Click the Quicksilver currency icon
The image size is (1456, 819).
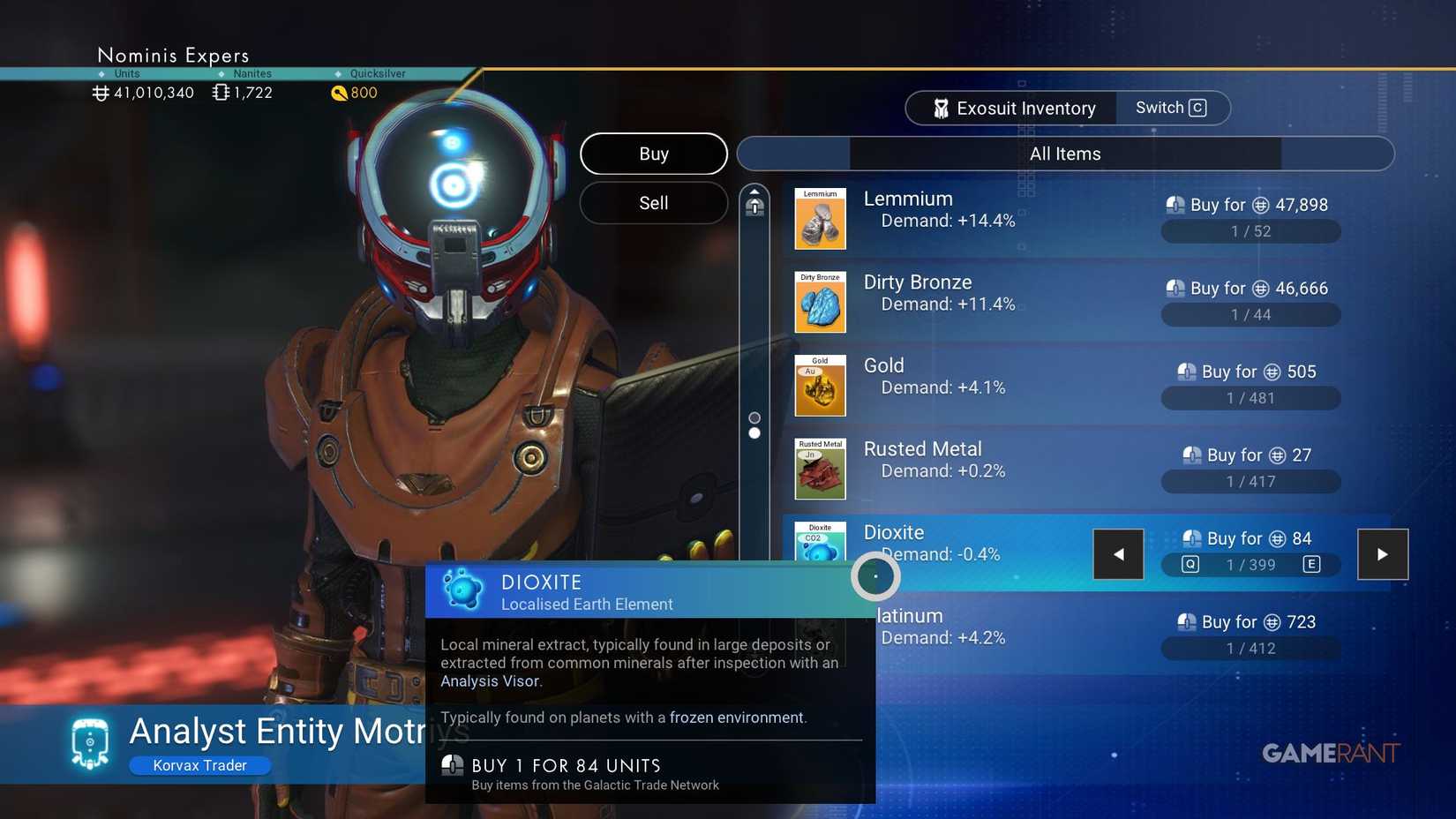click(340, 93)
